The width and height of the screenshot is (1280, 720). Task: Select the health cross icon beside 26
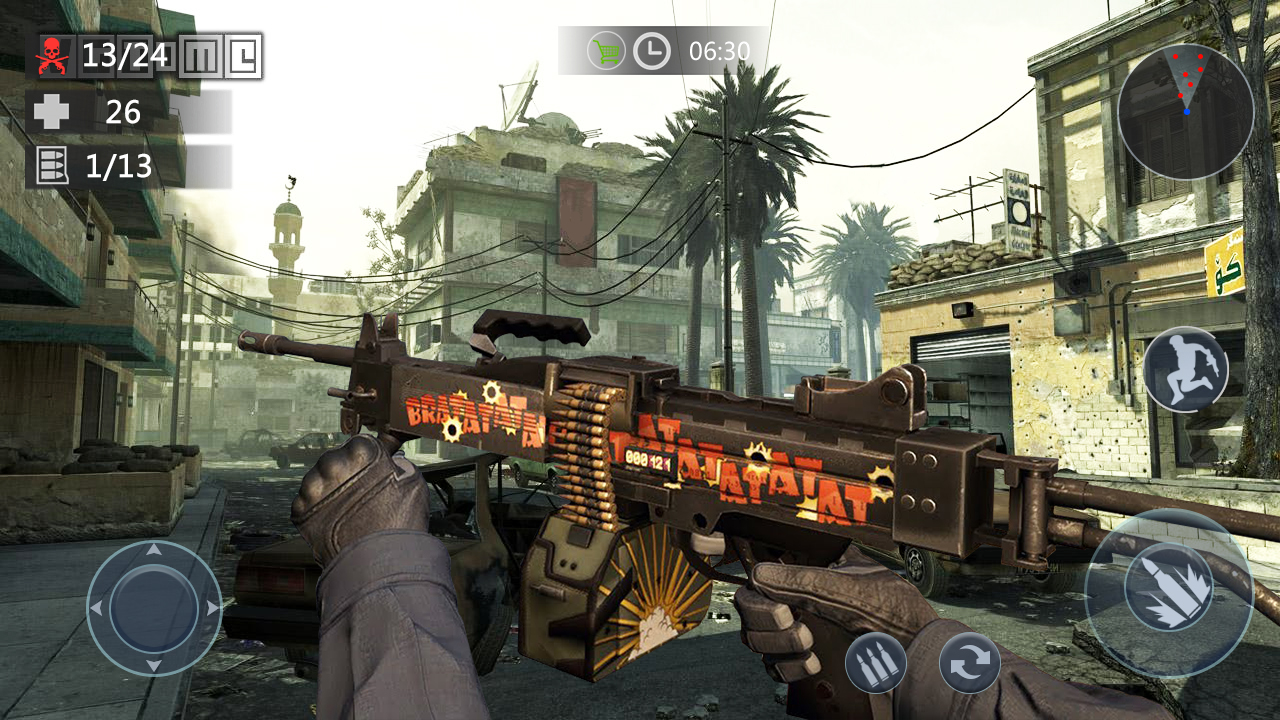(x=51, y=112)
